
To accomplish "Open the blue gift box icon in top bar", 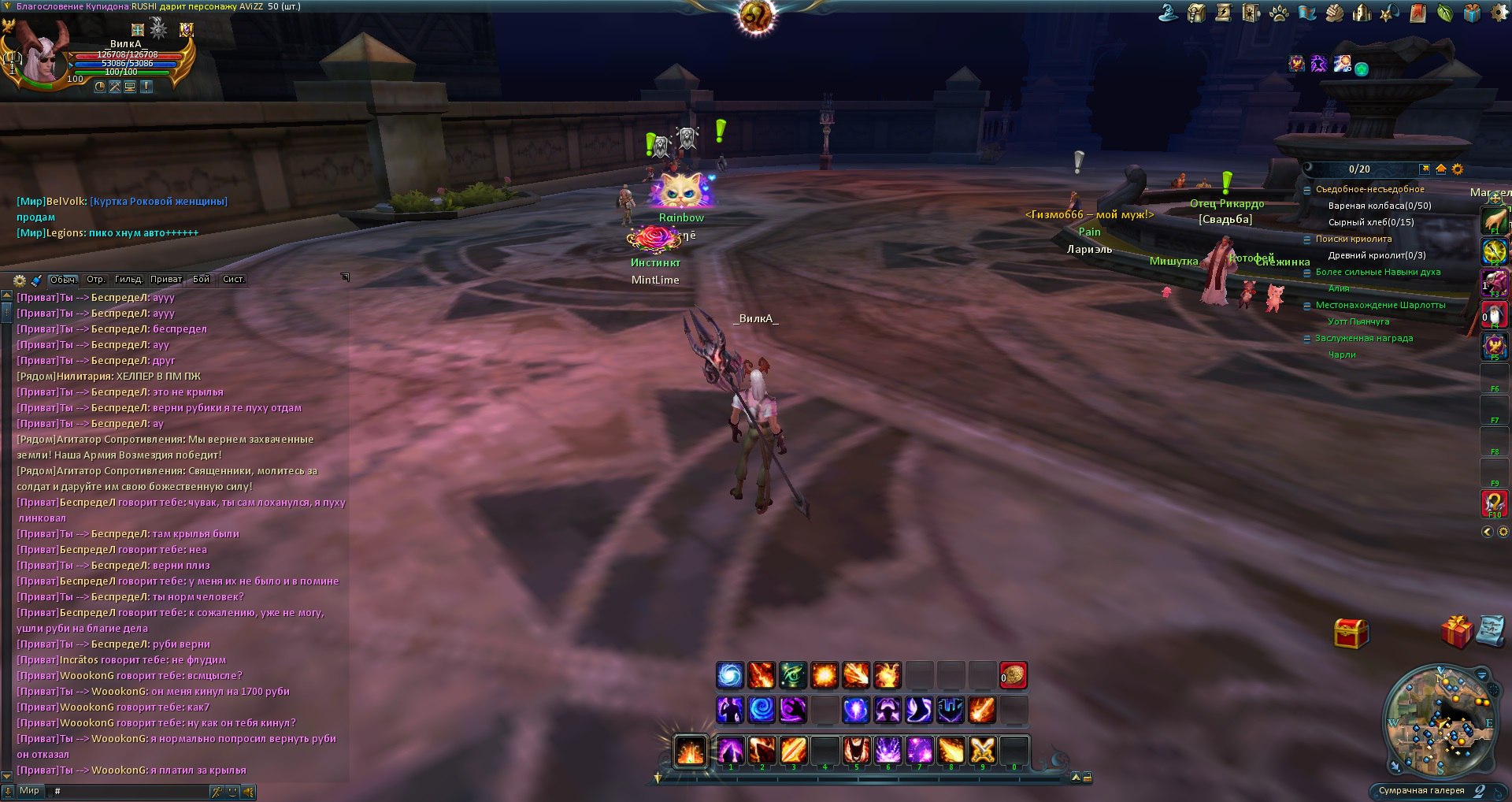I will tap(1472, 13).
